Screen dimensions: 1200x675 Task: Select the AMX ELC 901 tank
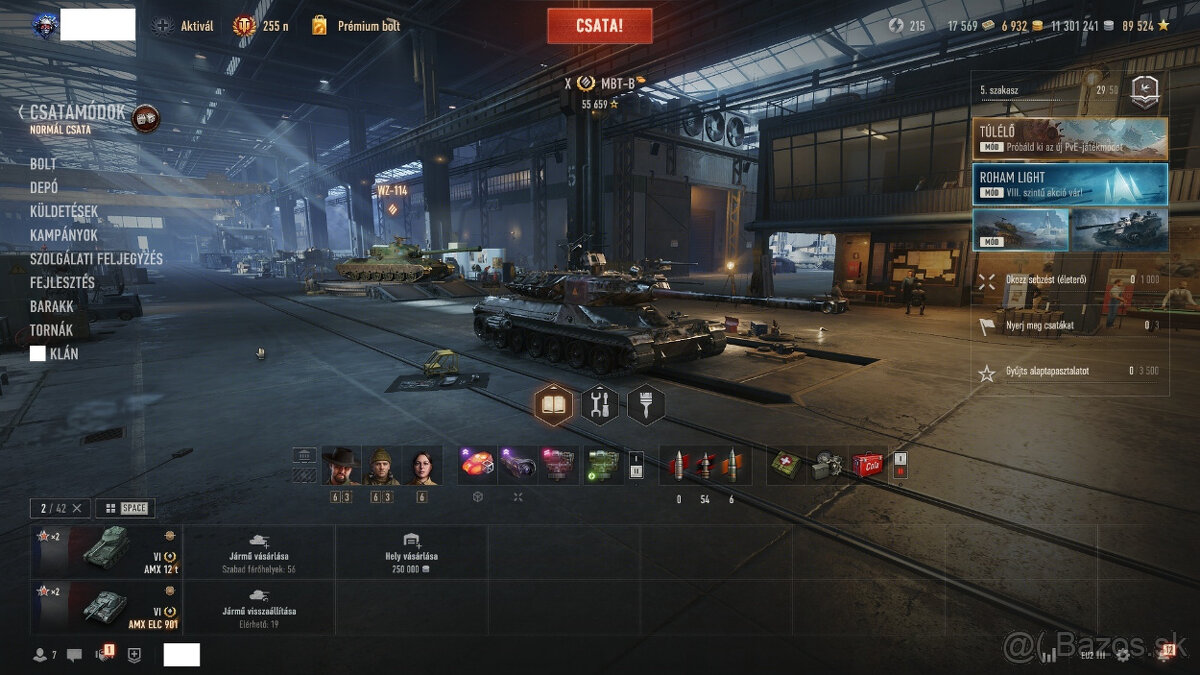pos(106,606)
